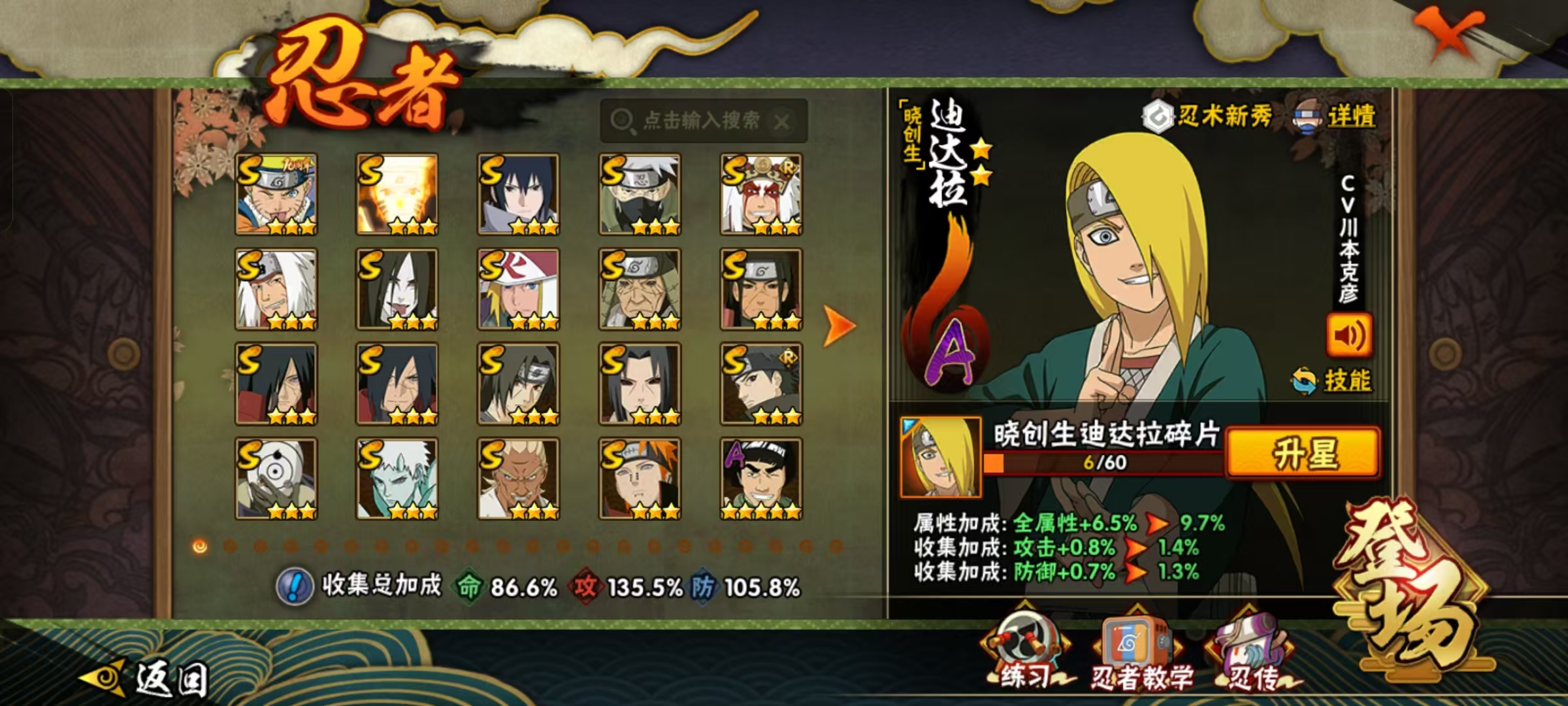The image size is (1568, 706).
Task: Select the orange-haired Pain portrait
Action: pyautogui.click(x=640, y=479)
